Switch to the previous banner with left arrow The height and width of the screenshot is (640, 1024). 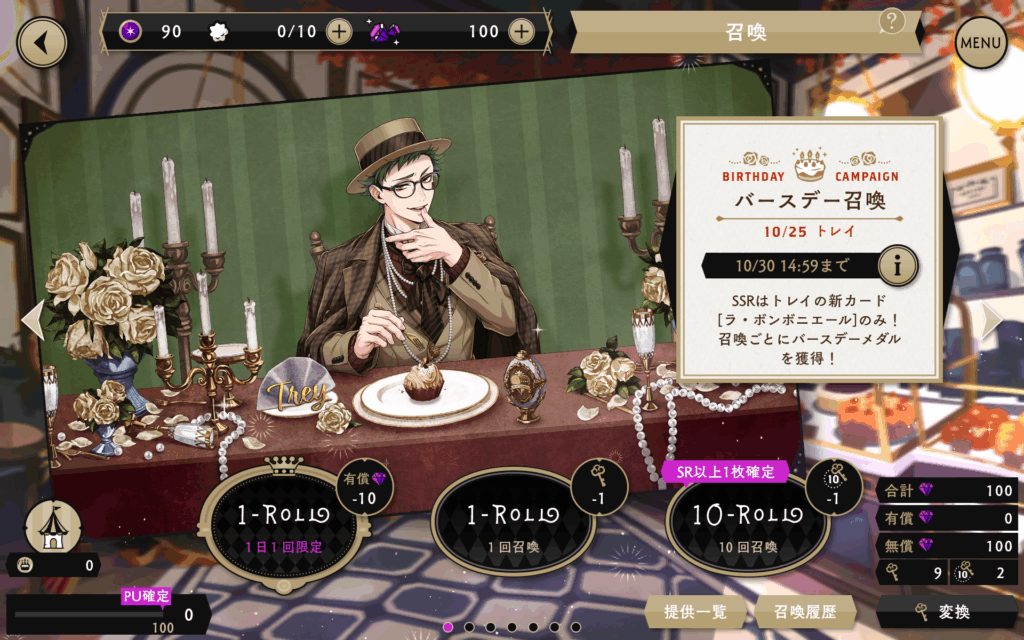(x=32, y=320)
